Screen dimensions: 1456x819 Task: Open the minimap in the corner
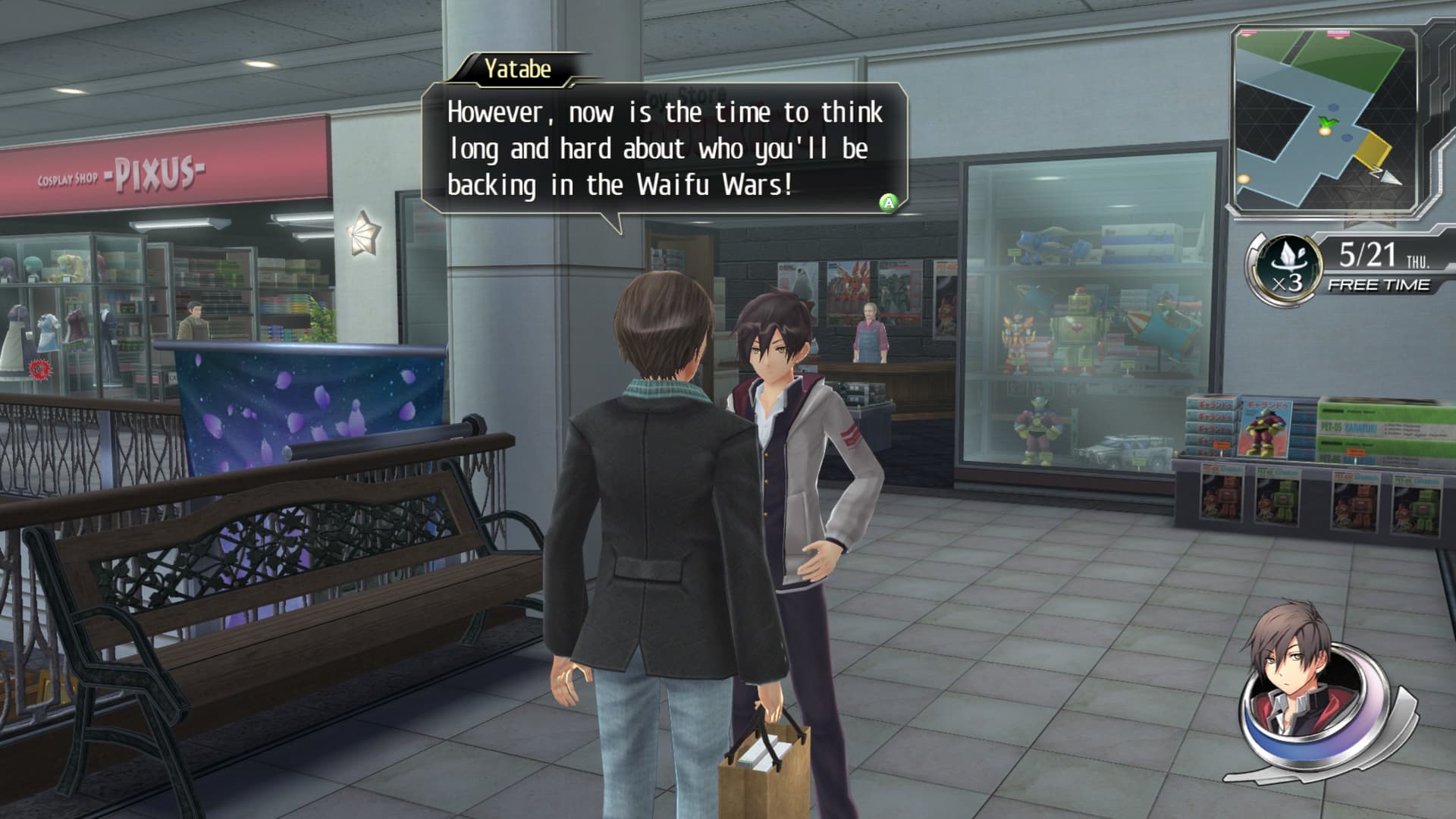coord(1324,121)
